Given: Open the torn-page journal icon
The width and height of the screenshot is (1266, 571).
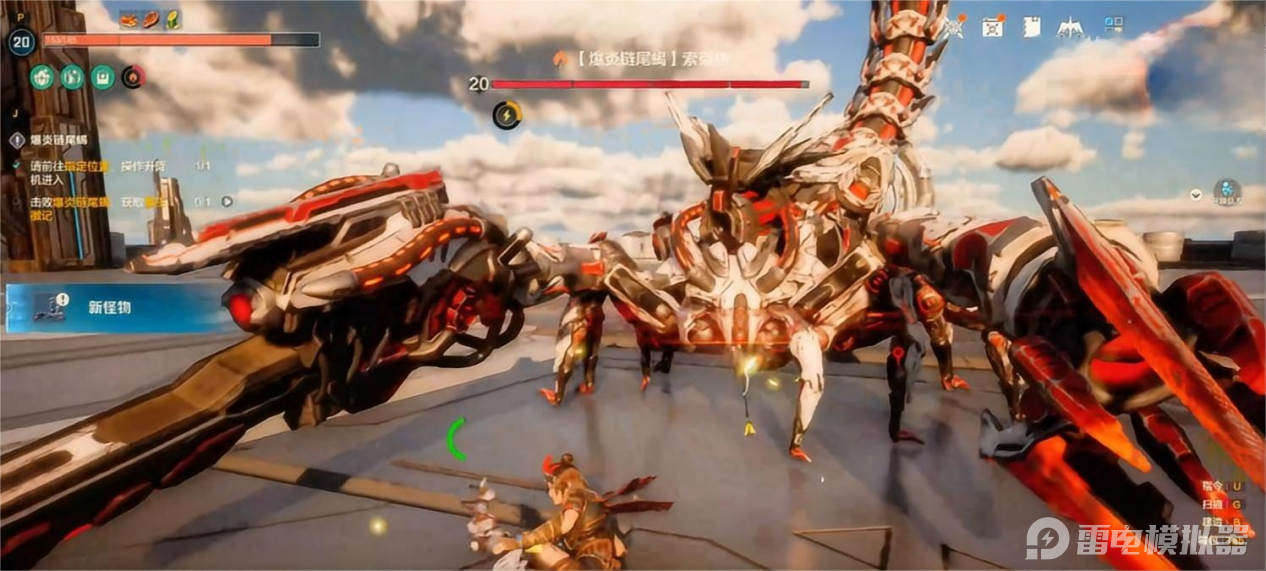Looking at the screenshot, I should pyautogui.click(x=1031, y=27).
